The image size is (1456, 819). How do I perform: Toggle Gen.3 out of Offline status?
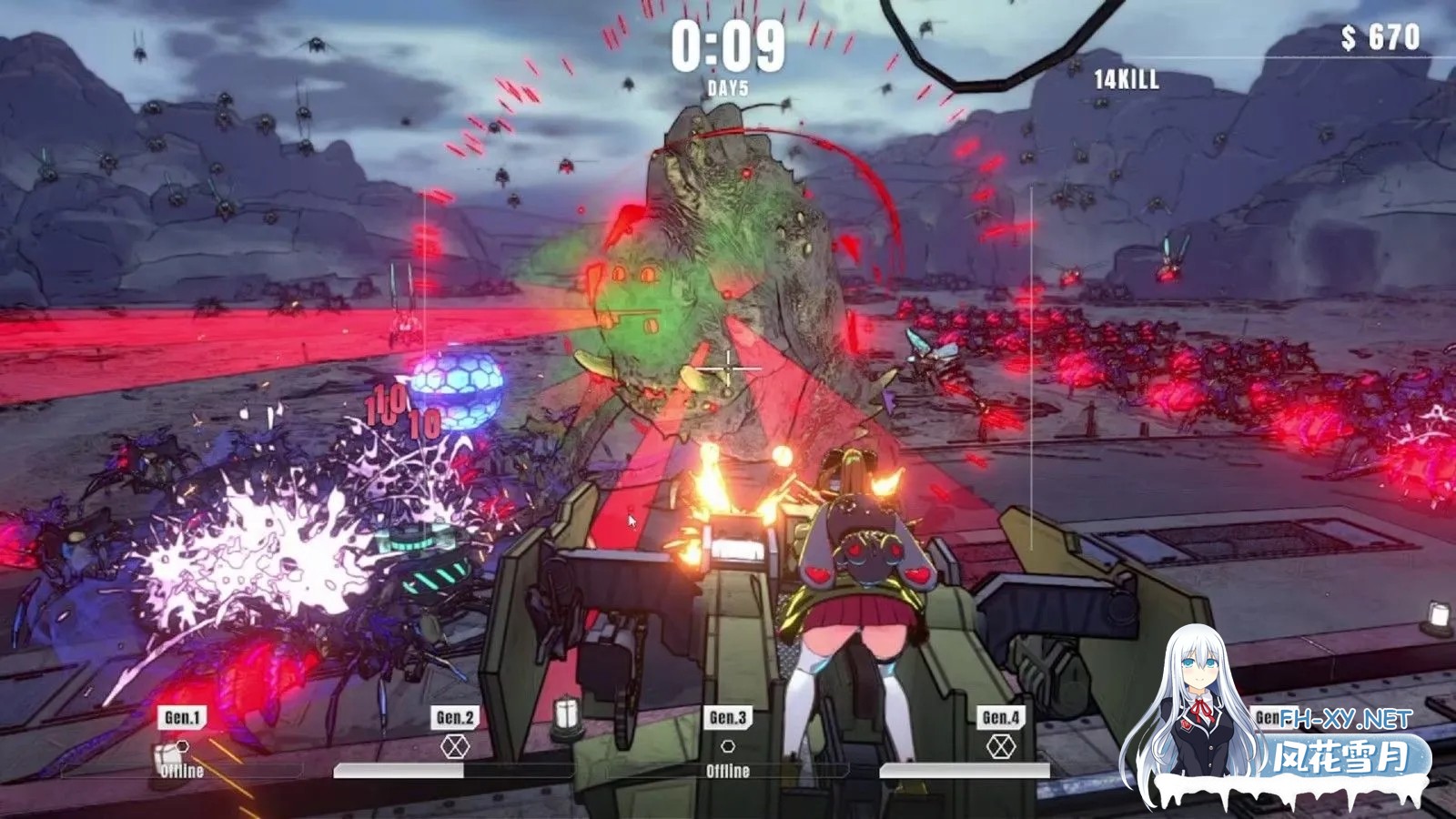[x=726, y=771]
